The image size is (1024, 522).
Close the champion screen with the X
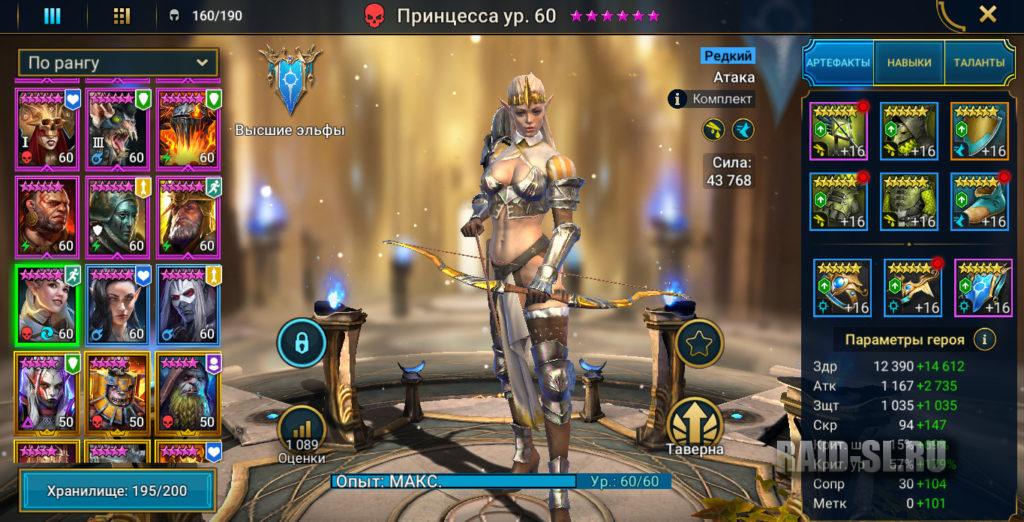tap(987, 14)
